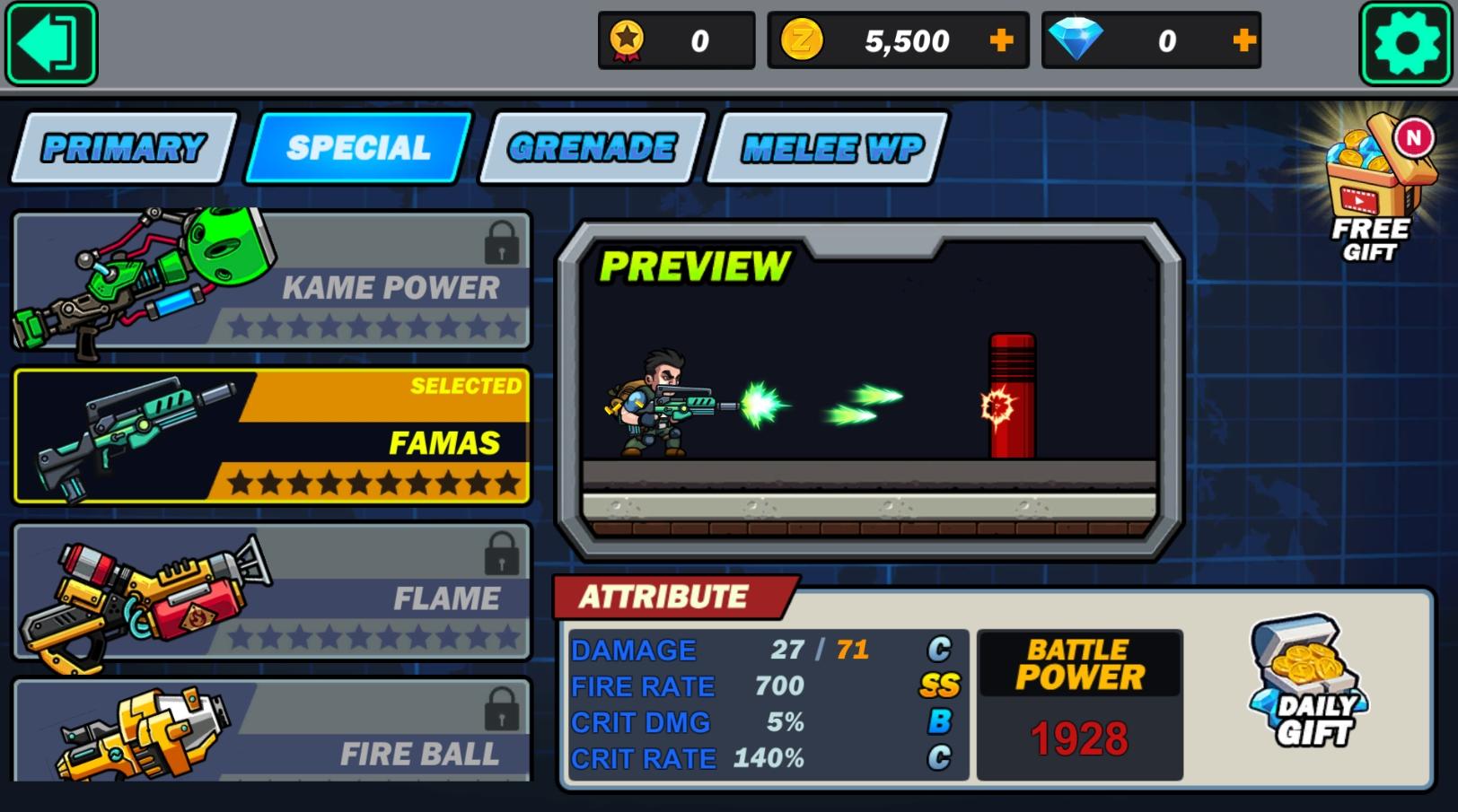Screen dimensions: 1458x812
Task: Click the diamond currency icon
Action: tap(1074, 39)
